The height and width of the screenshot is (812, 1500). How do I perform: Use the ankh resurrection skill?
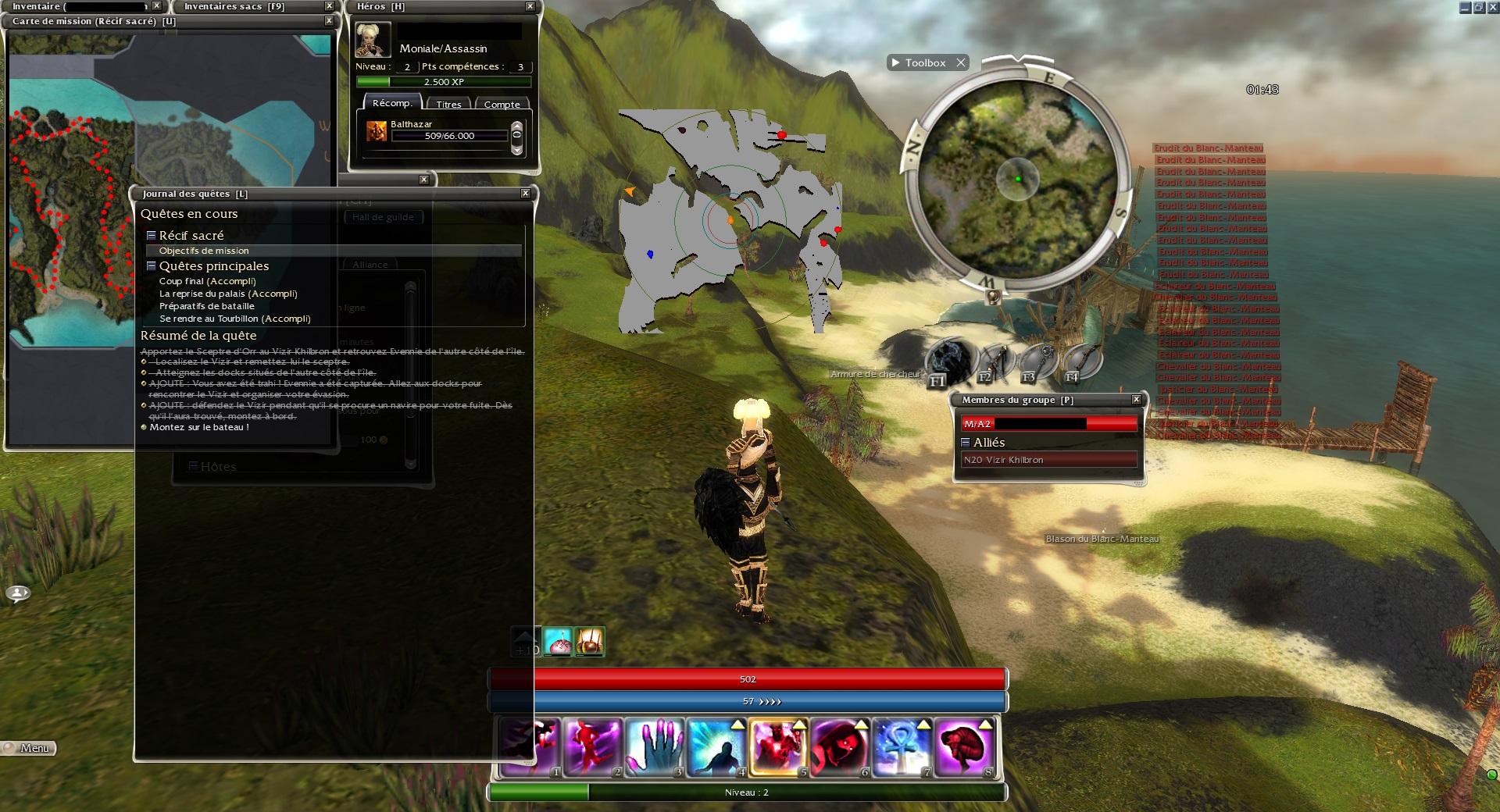pos(901,747)
